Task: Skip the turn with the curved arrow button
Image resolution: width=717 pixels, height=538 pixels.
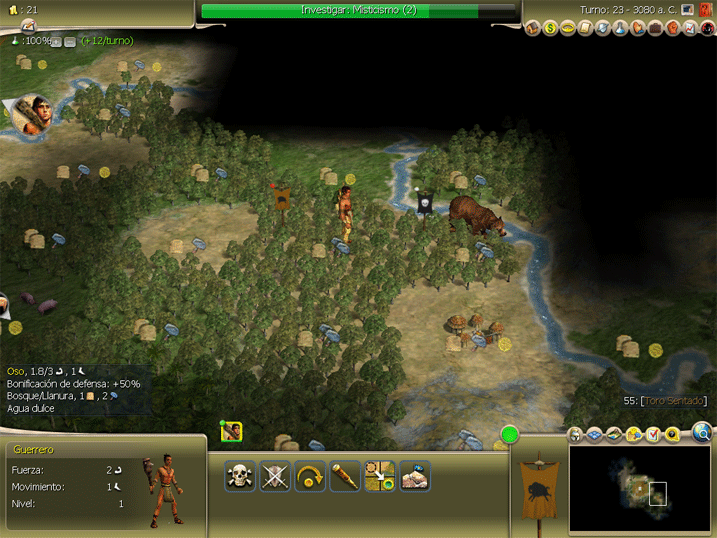Action: 310,476
